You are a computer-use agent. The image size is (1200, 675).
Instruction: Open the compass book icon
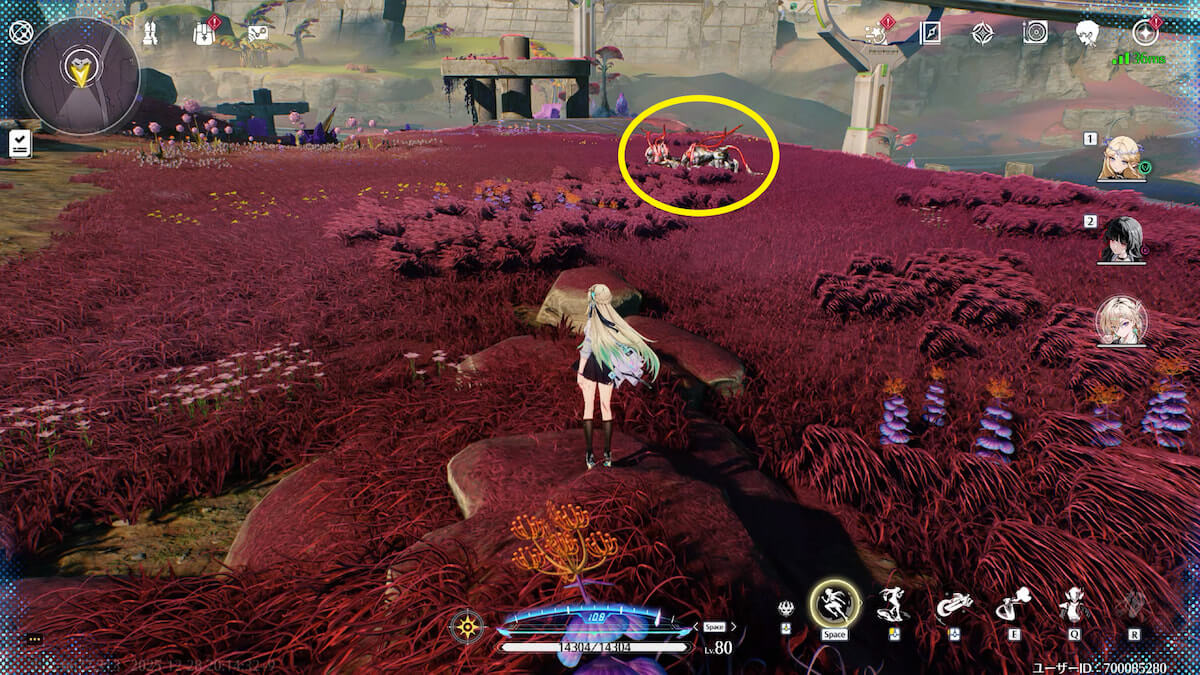(x=930, y=33)
